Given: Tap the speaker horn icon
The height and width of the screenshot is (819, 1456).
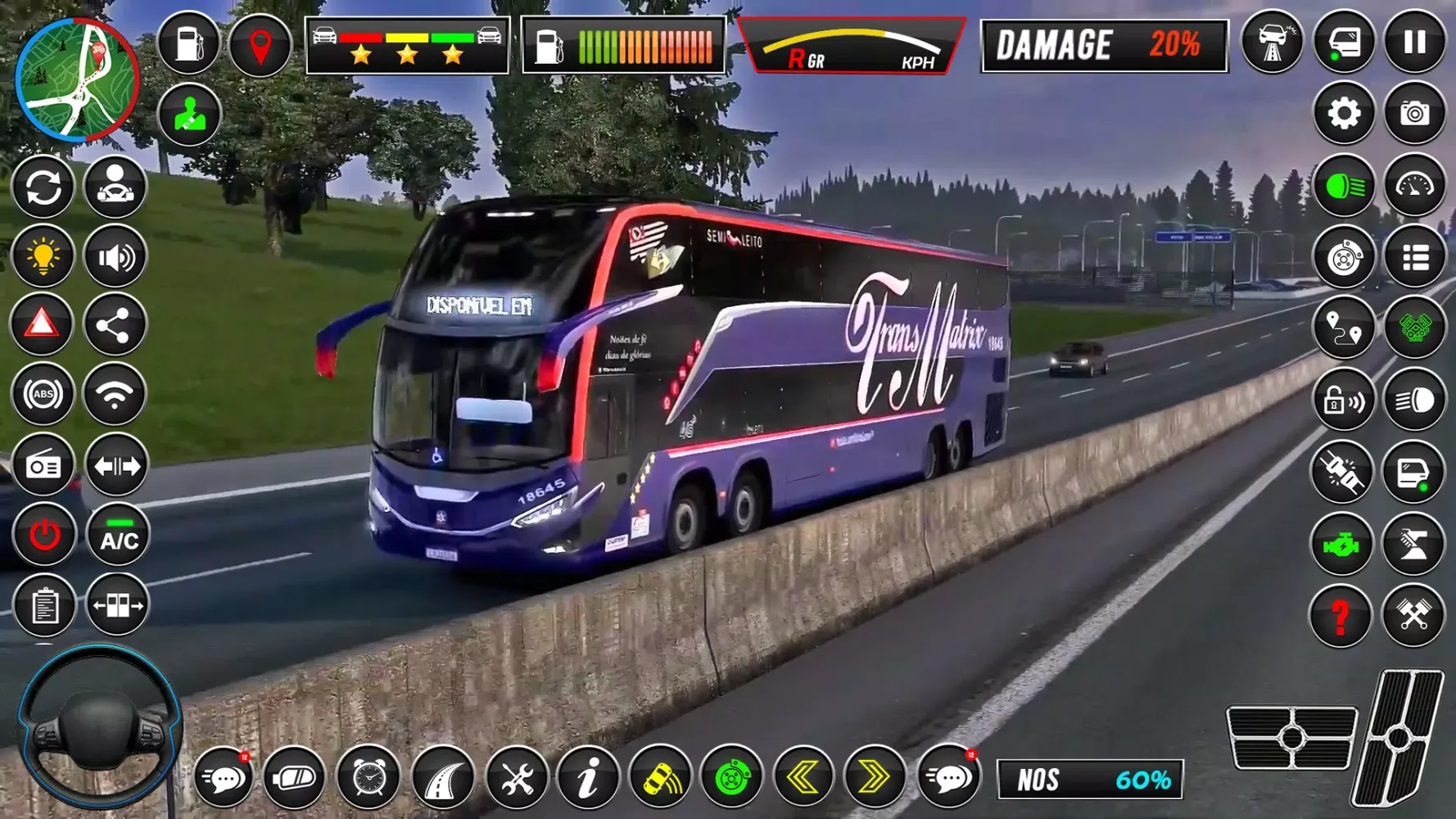Looking at the screenshot, I should point(115,257).
